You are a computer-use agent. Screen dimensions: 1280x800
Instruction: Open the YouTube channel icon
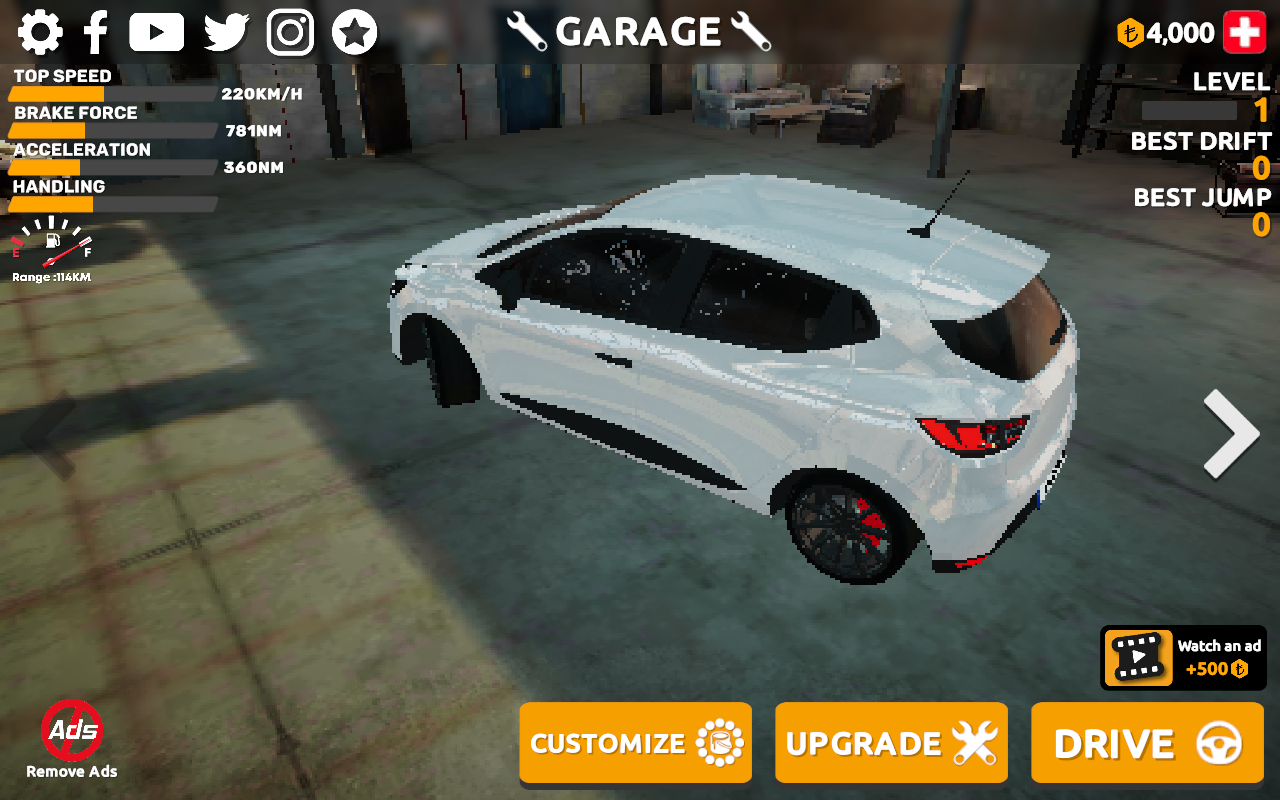click(156, 33)
